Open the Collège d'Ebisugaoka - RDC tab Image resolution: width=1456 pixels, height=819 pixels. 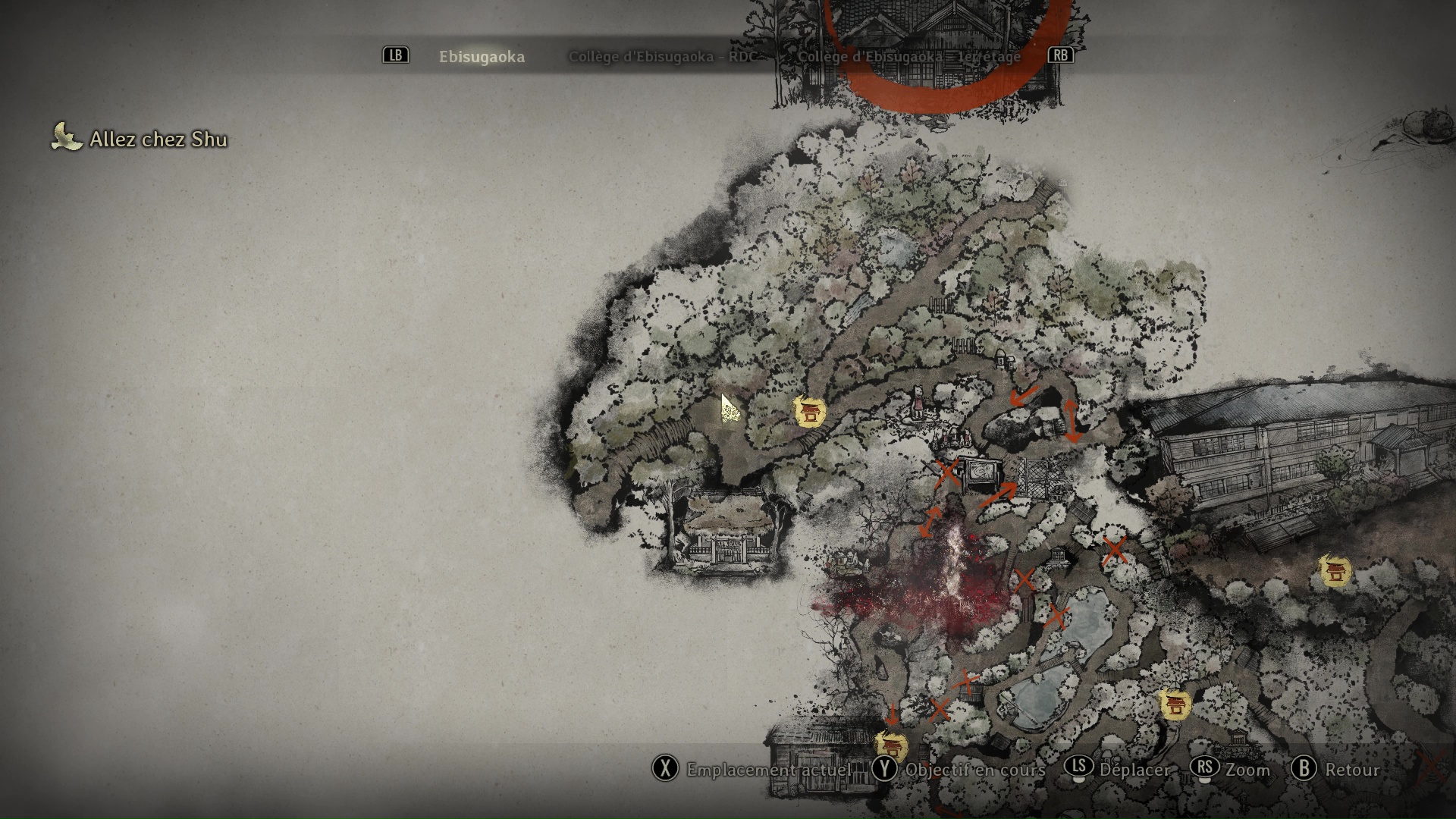(x=661, y=57)
